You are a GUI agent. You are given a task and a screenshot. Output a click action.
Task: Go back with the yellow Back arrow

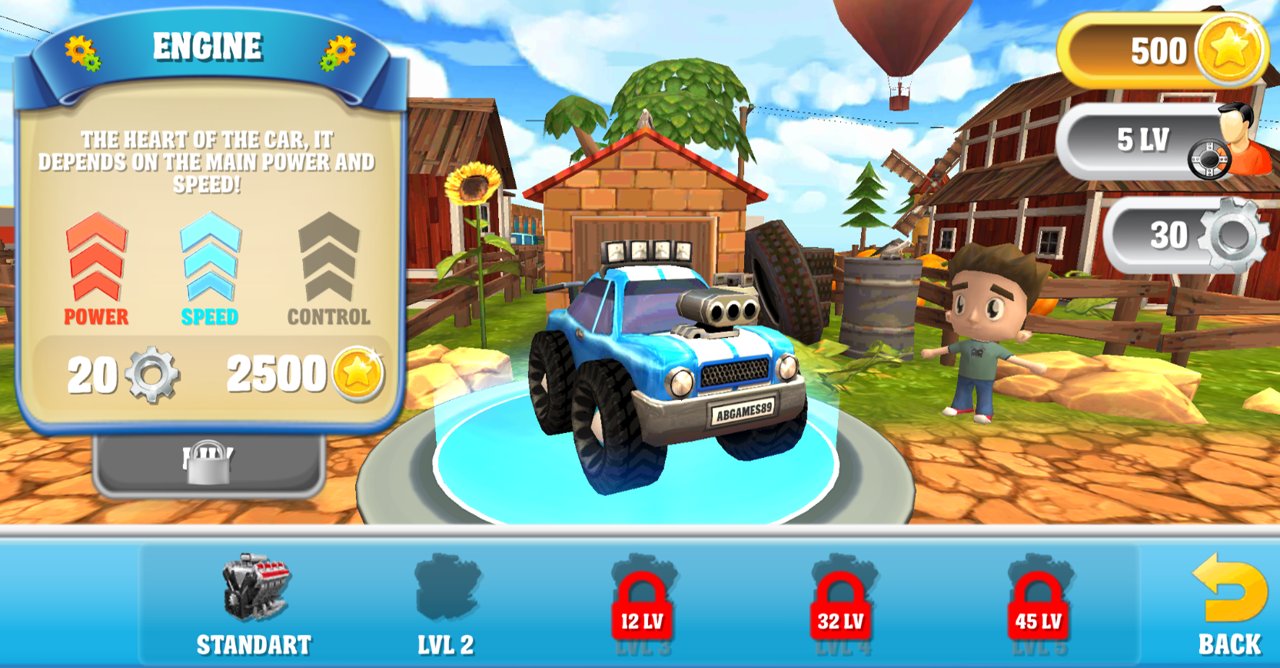[x=1229, y=603]
